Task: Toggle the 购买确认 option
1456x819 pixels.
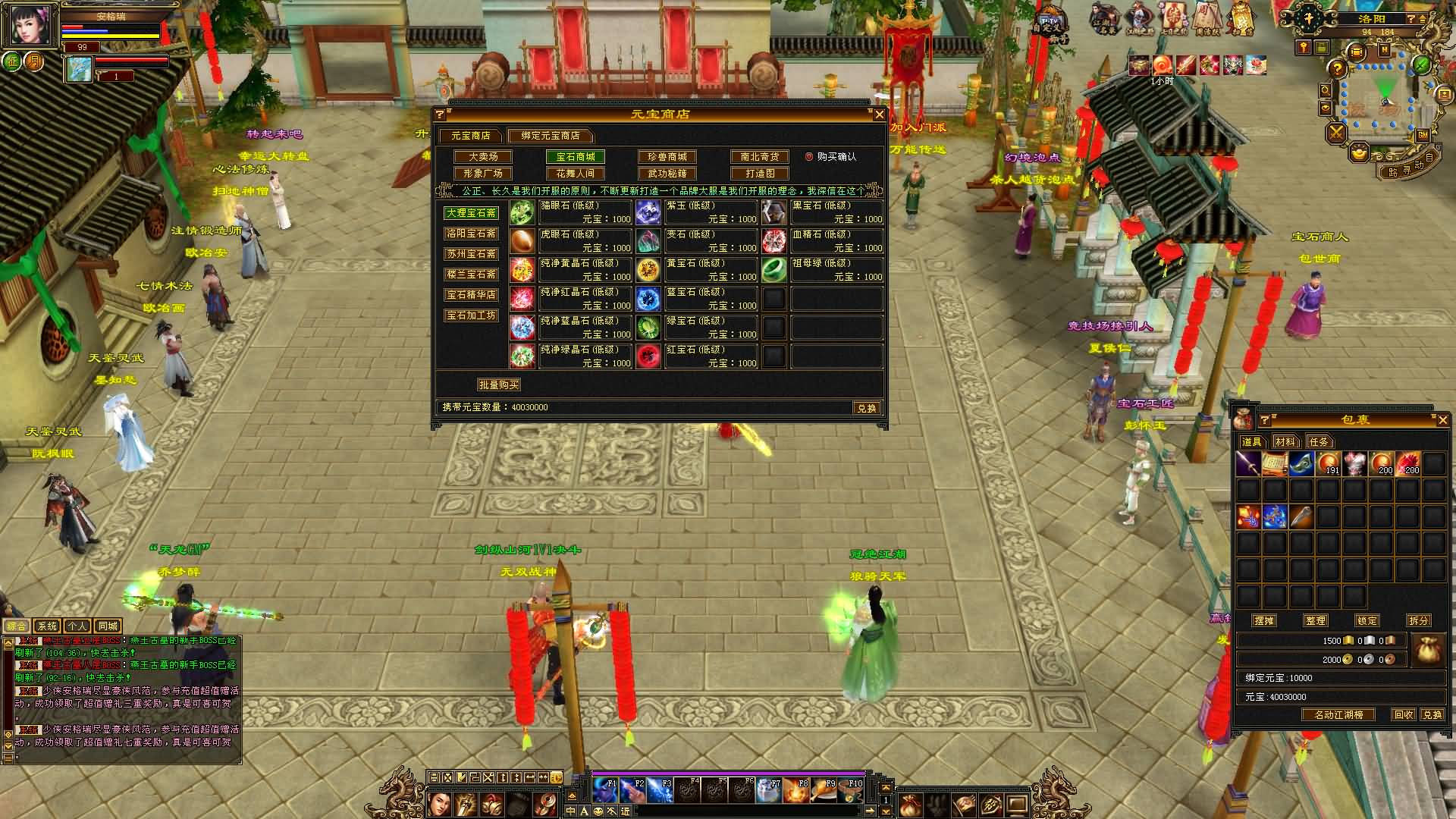Action: 809,157
